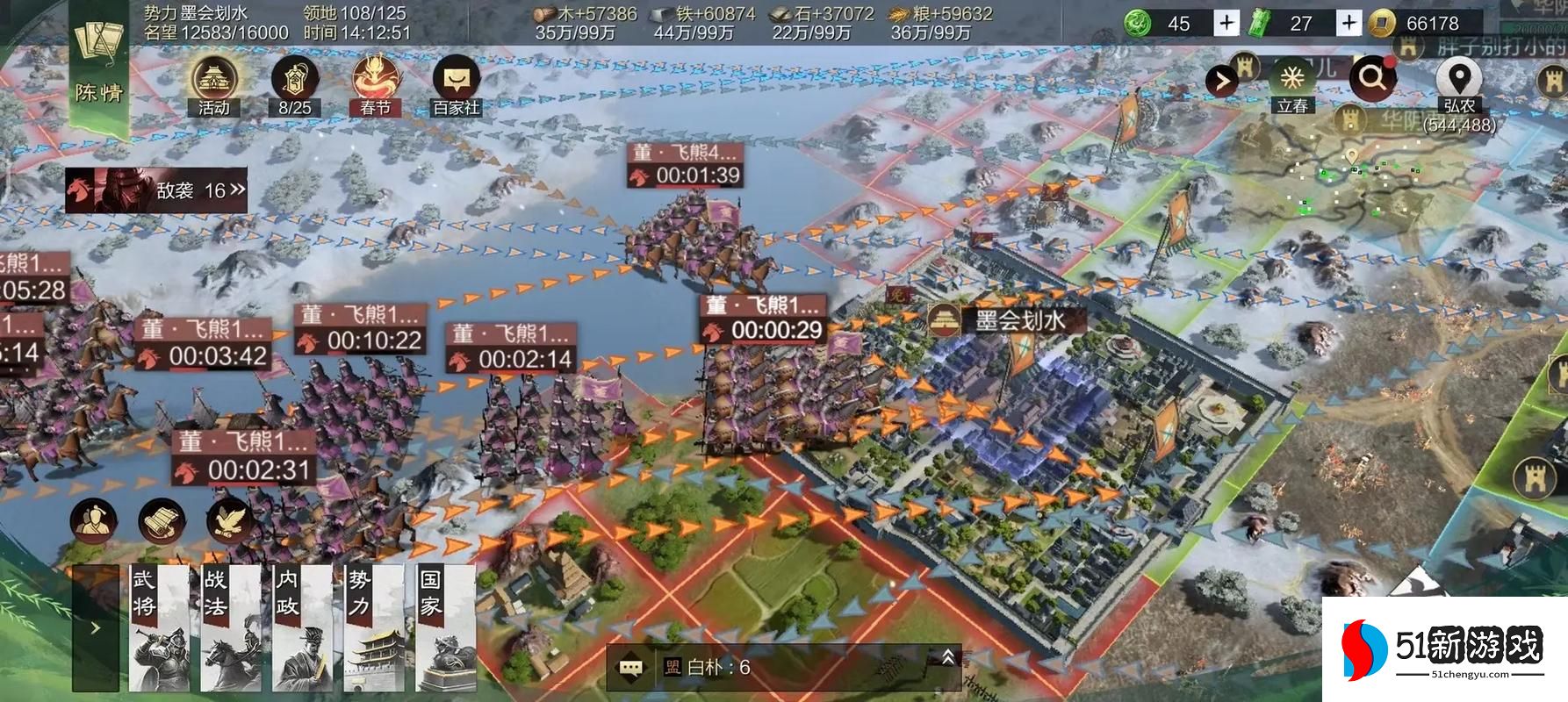This screenshot has height=702, width=1568.
Task: Add more green jade currency
Action: point(1226,24)
